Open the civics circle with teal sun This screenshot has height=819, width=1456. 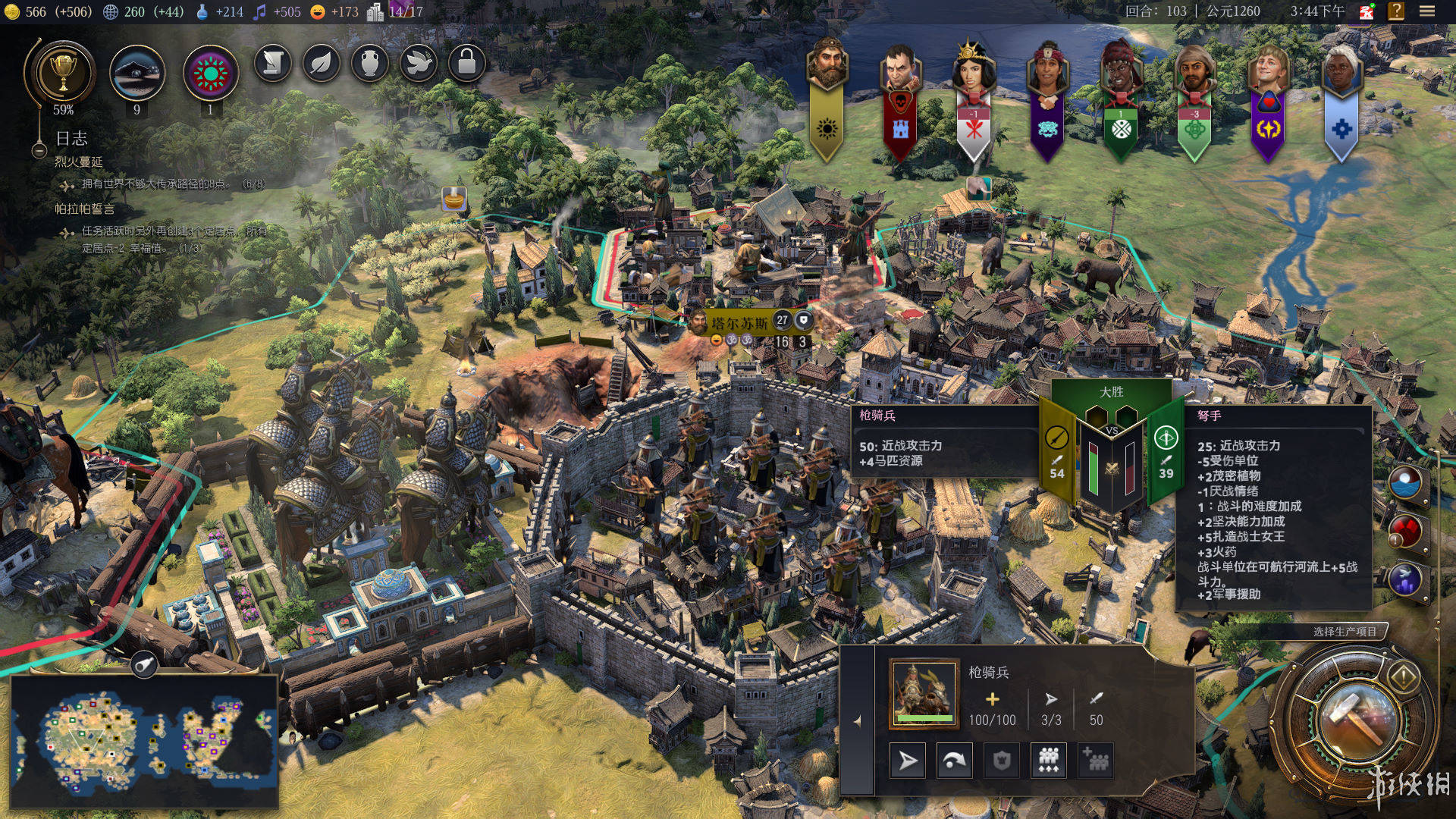point(211,74)
